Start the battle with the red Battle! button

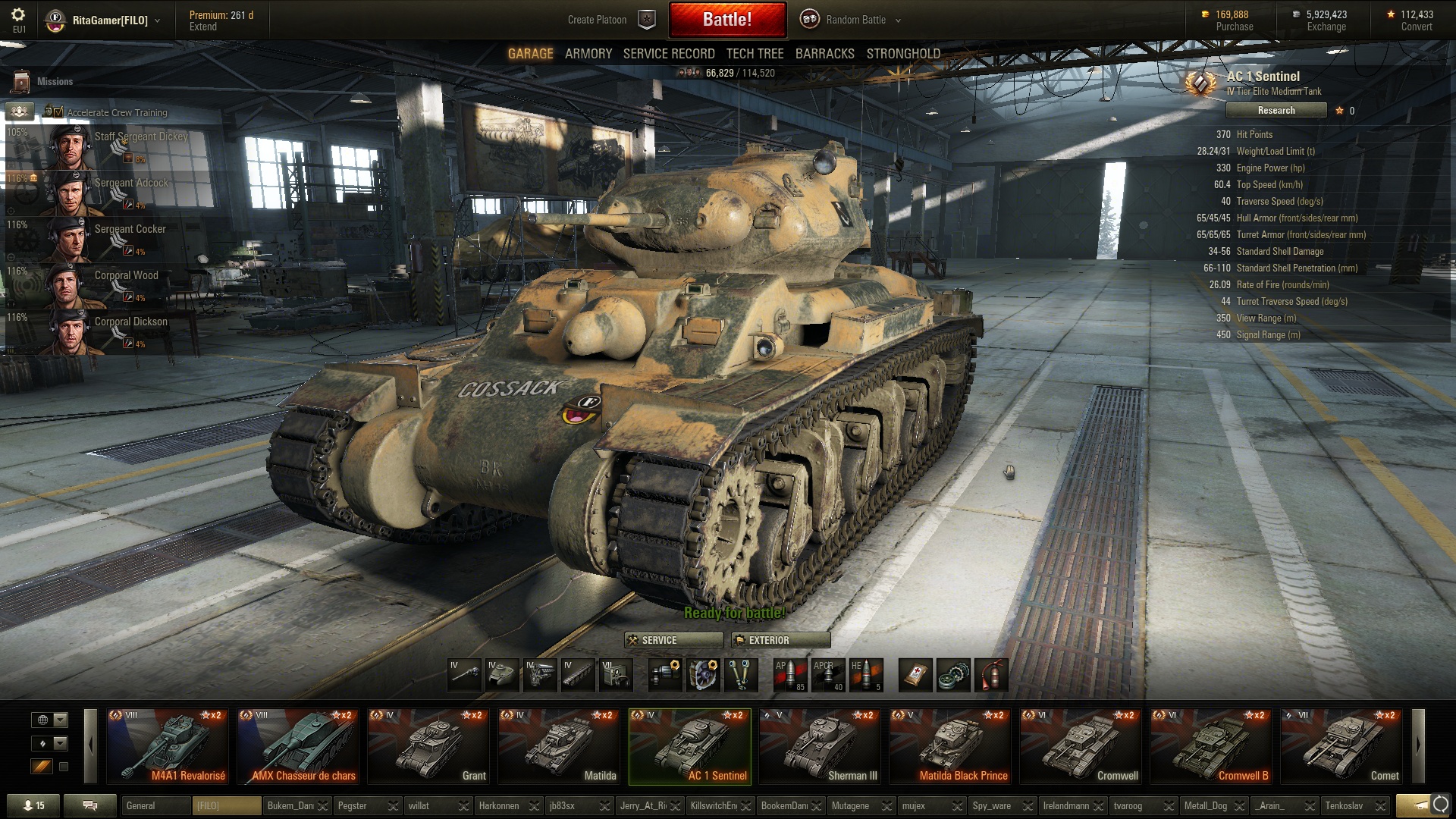(726, 20)
